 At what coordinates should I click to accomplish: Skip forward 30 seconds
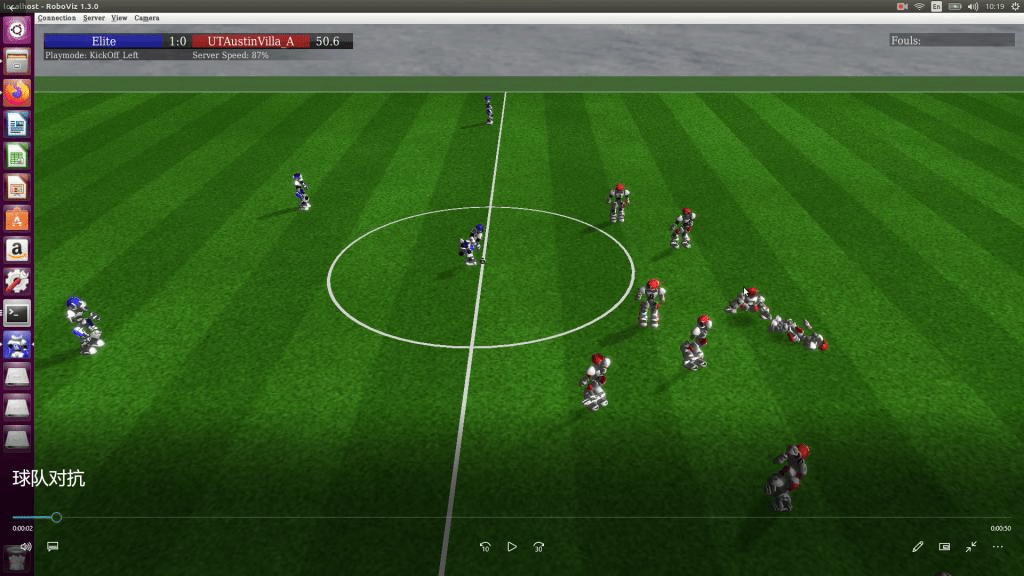click(x=539, y=547)
